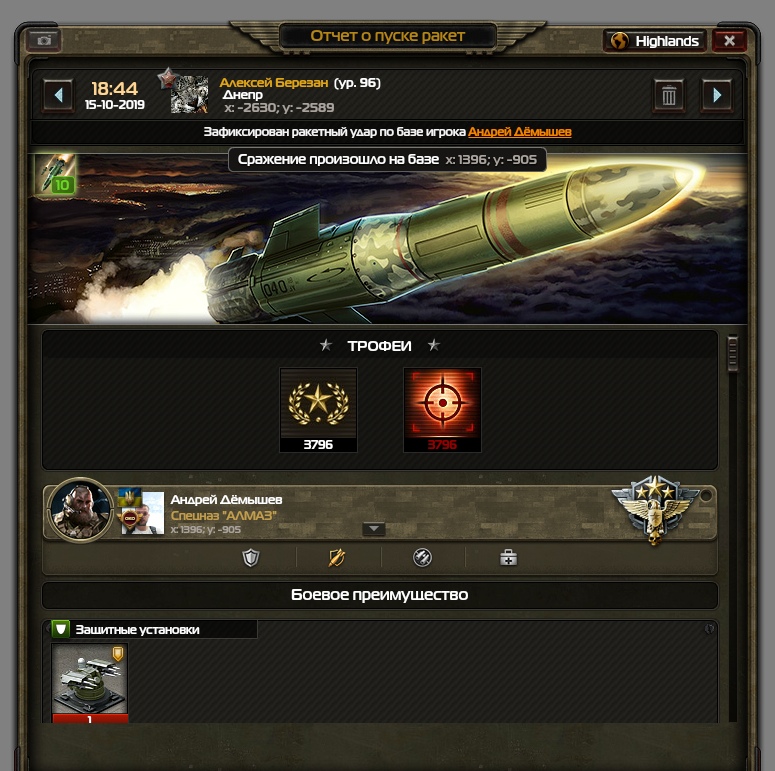
Task: Select the crossed-out shield icon
Action: pyautogui.click(x=337, y=558)
